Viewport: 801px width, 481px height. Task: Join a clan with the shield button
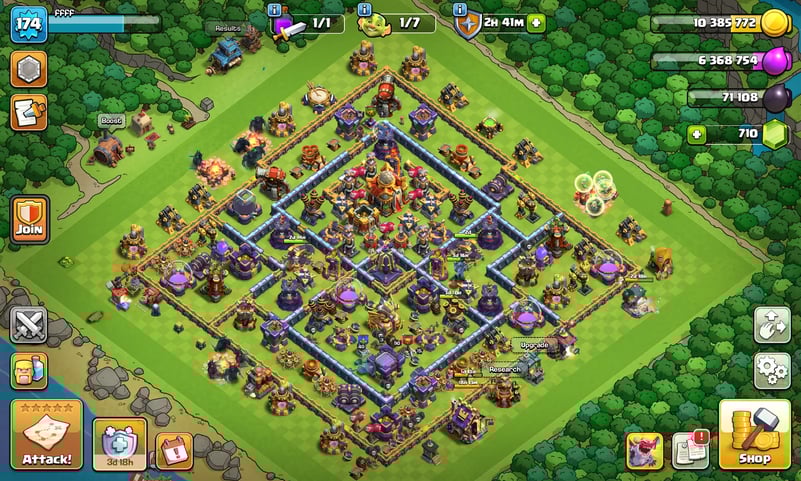29,217
